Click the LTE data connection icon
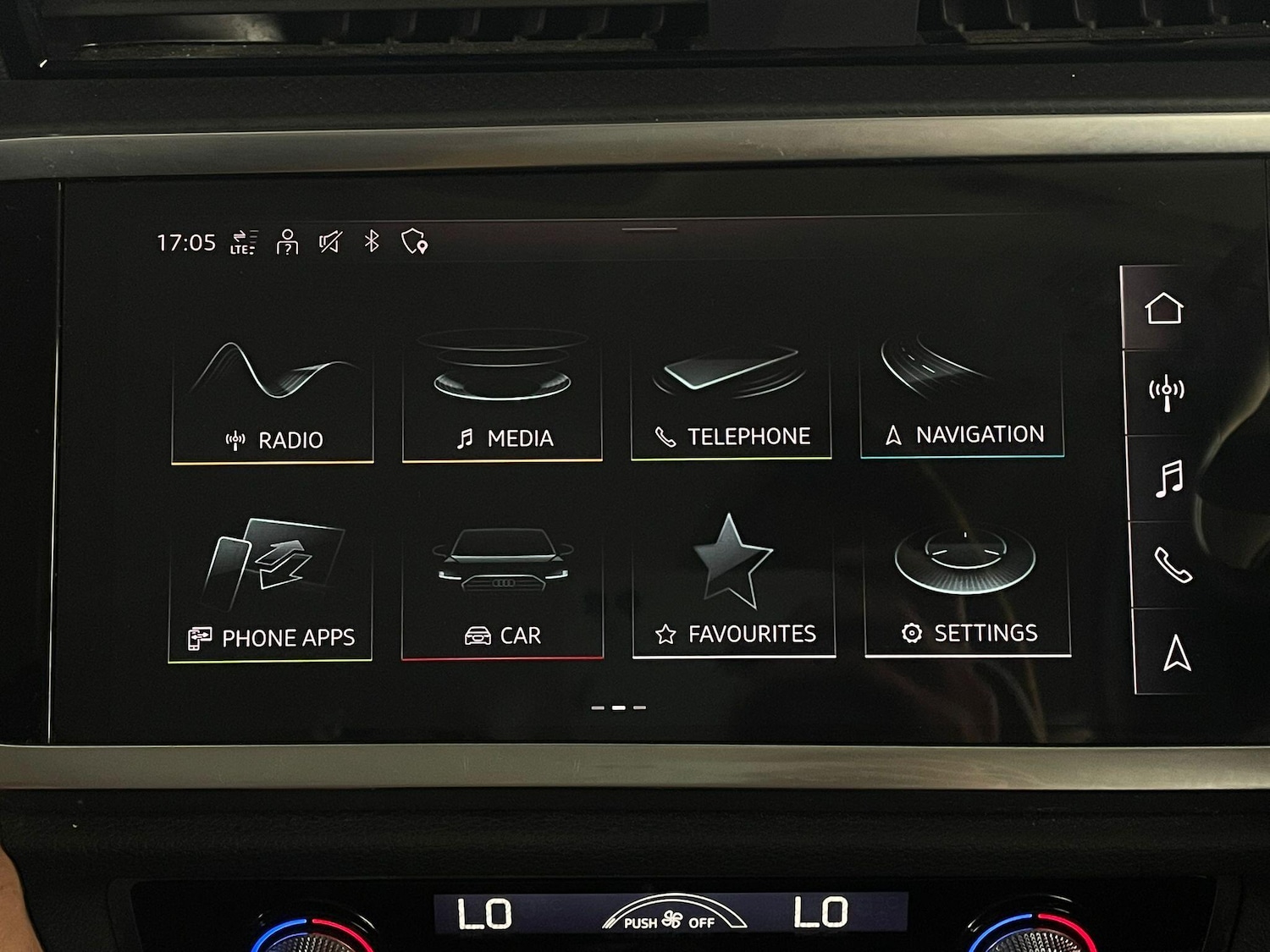1270x952 pixels. [244, 242]
